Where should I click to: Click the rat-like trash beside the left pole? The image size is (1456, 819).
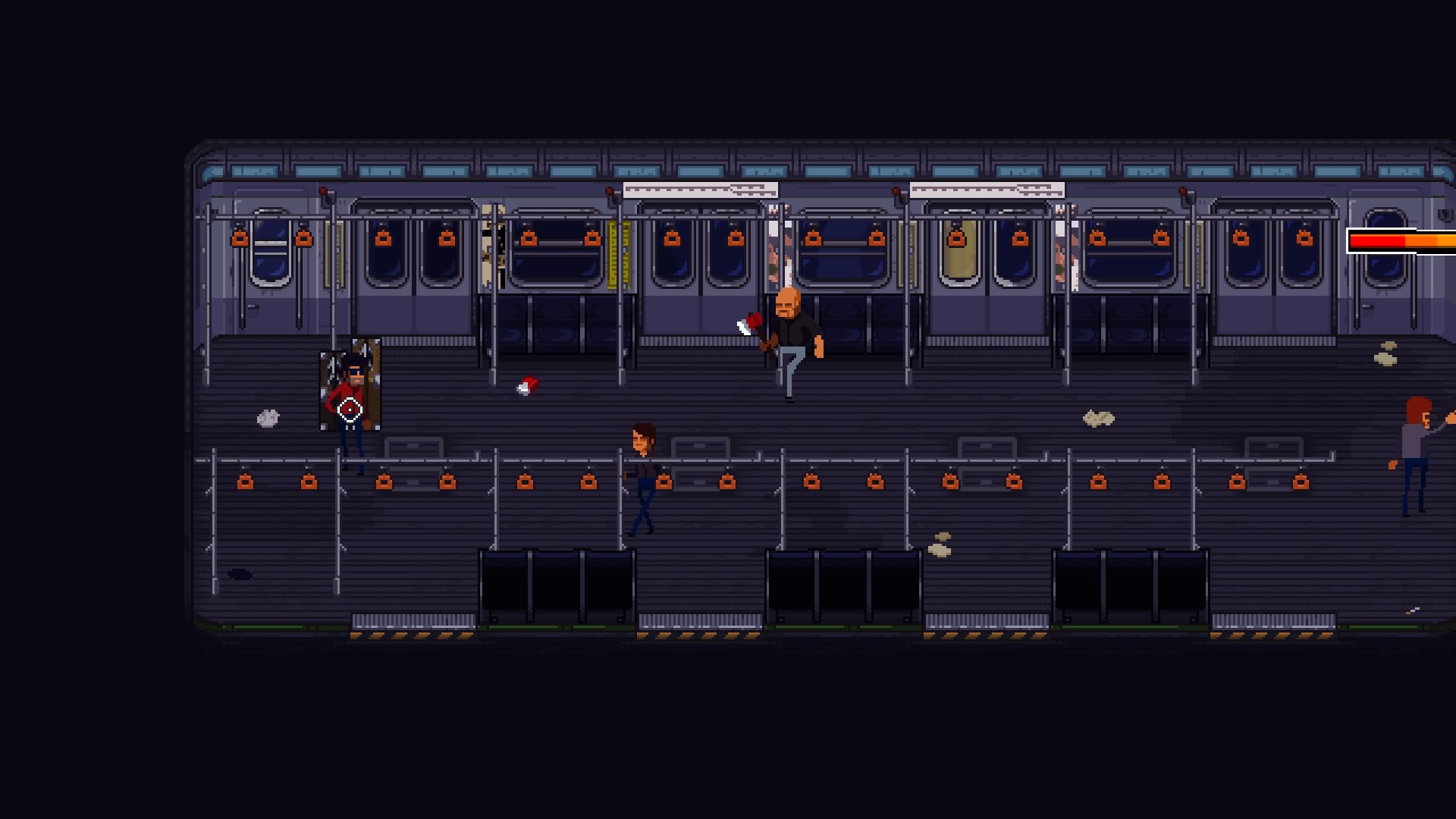tap(268, 419)
